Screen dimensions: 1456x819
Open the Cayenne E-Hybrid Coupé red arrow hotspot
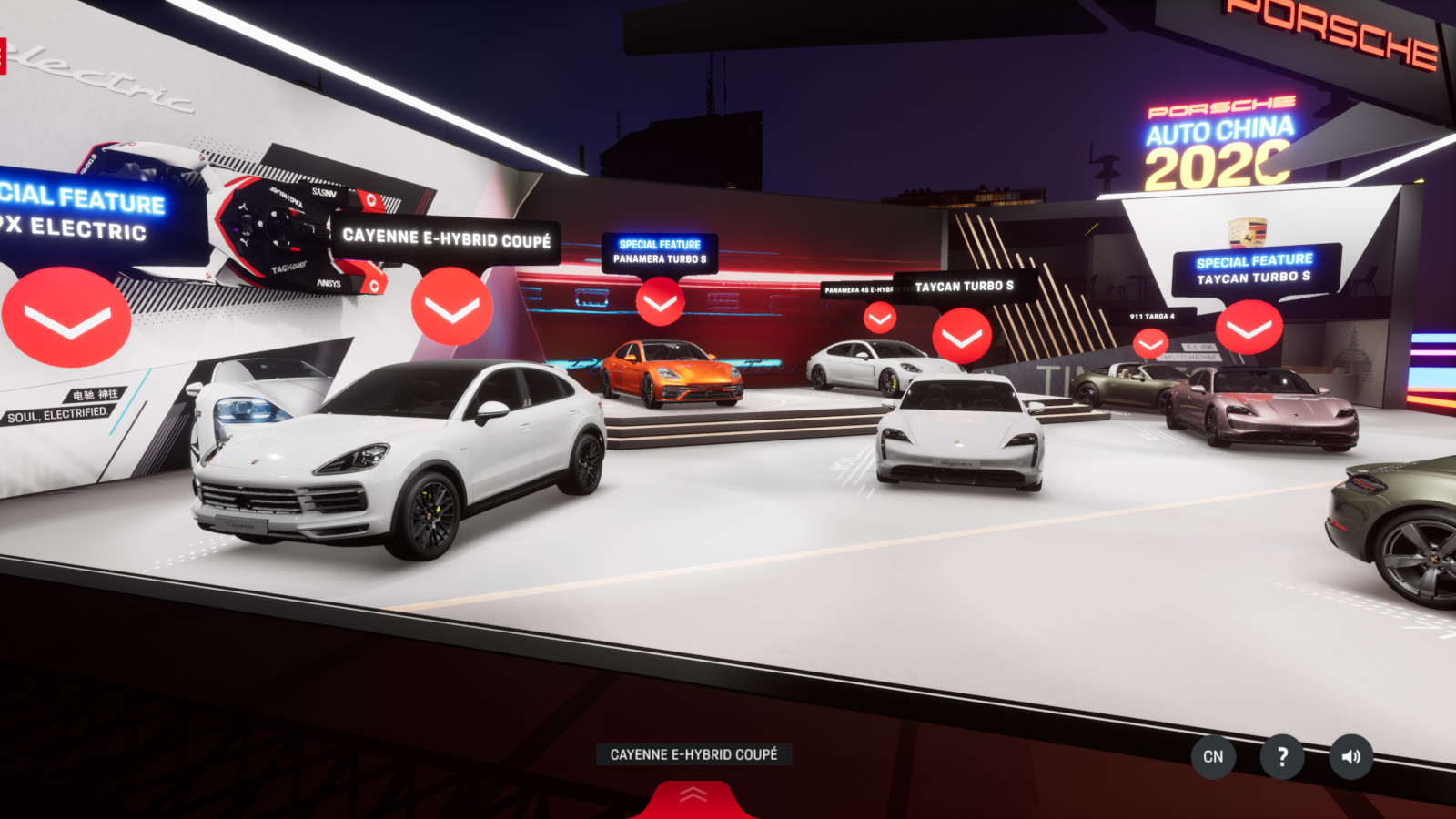pyautogui.click(x=452, y=307)
